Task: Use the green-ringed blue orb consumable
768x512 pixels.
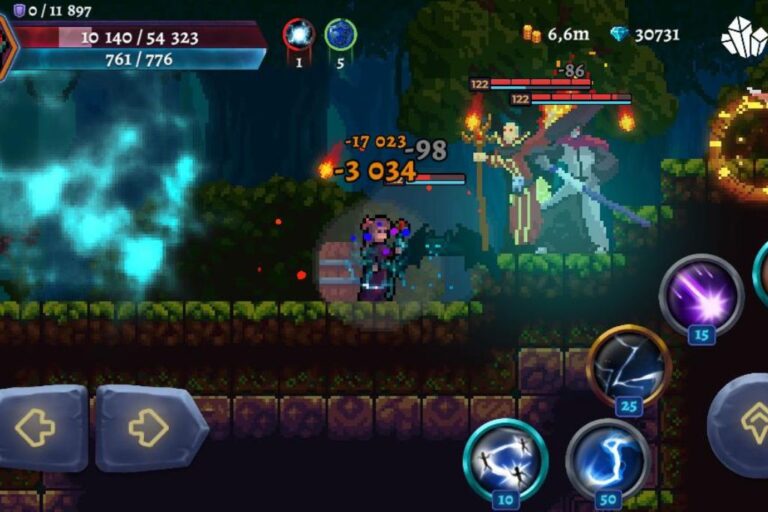Action: coord(340,36)
